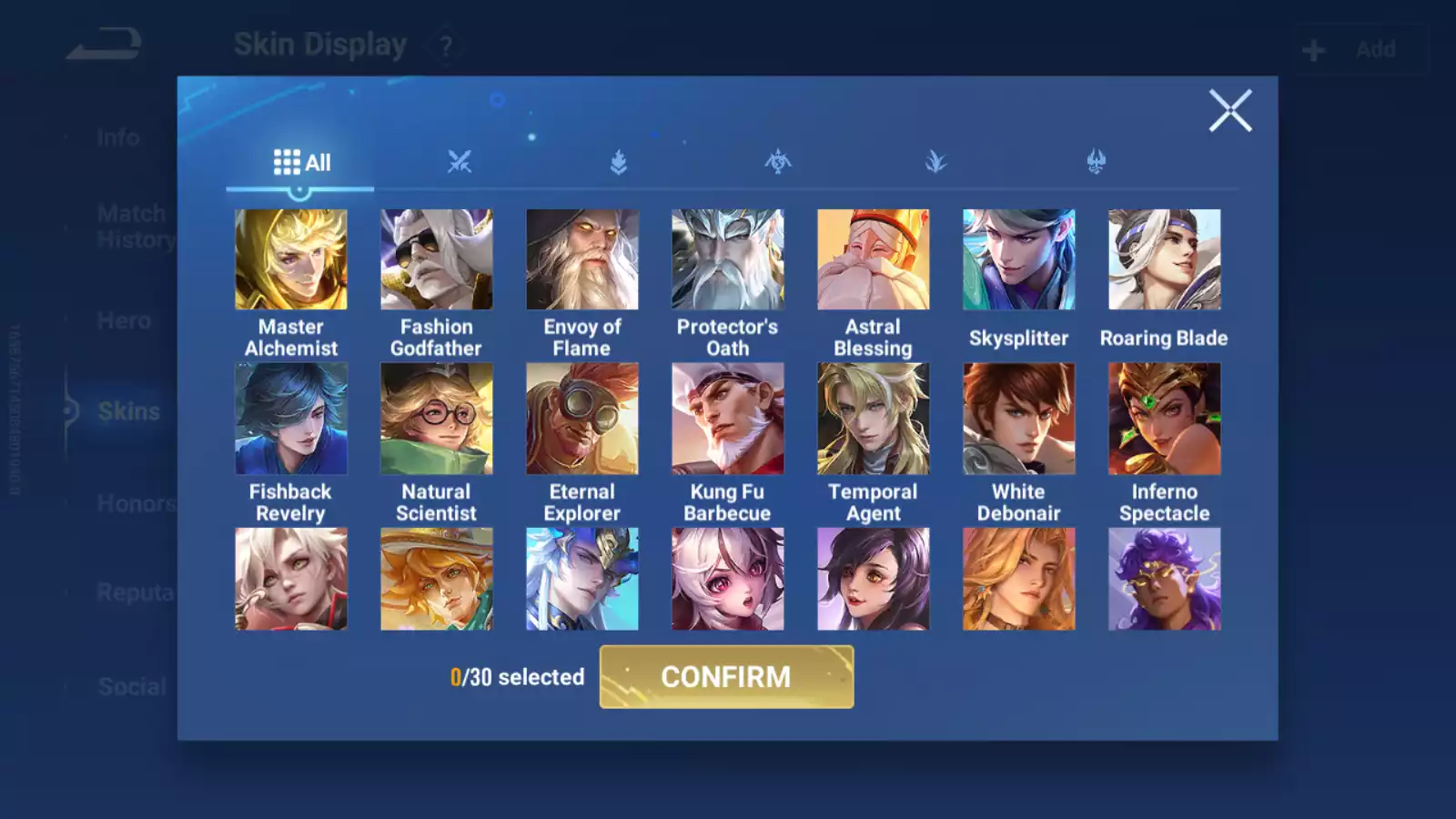The image size is (1456, 819).
Task: Select the Skysplitter skin thumbnail
Action: (1019, 259)
